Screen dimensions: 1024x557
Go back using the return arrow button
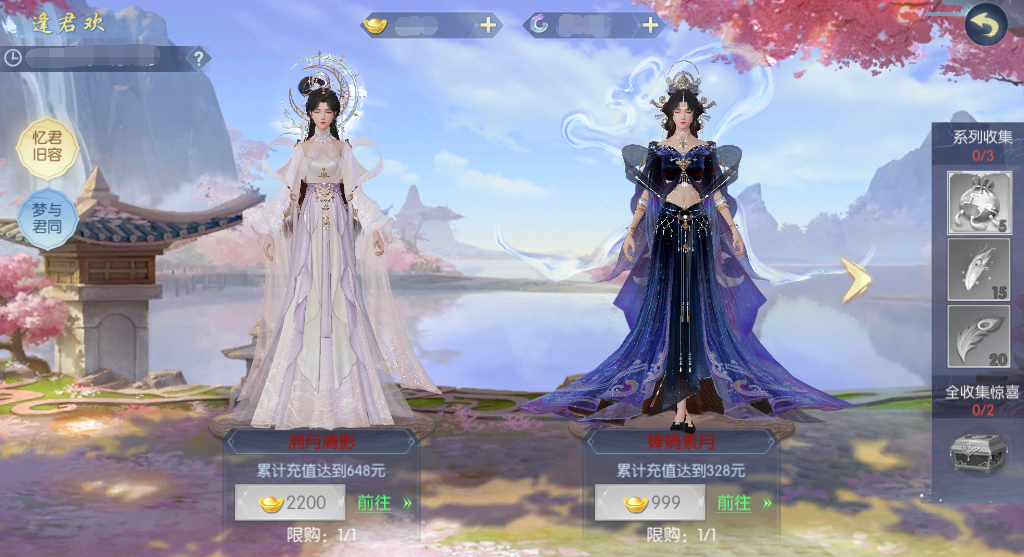point(985,25)
